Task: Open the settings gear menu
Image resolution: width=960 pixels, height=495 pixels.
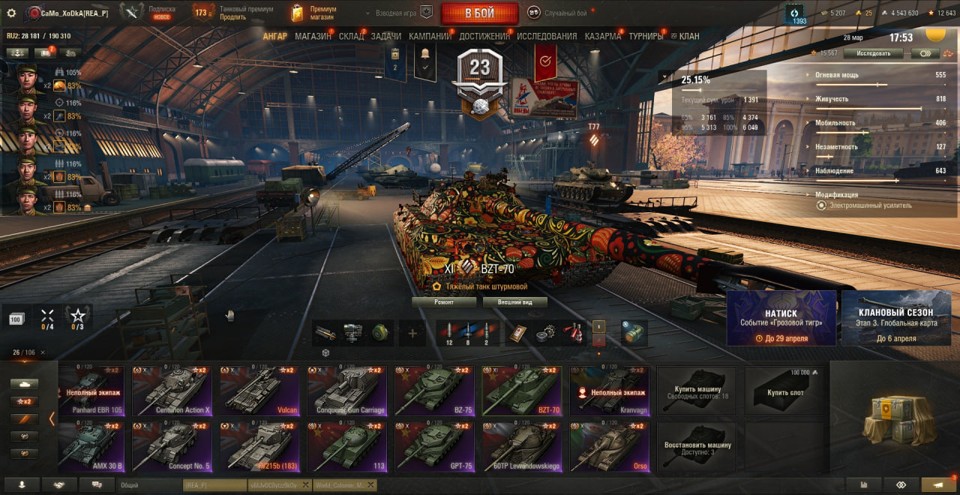Action: tap(11, 13)
